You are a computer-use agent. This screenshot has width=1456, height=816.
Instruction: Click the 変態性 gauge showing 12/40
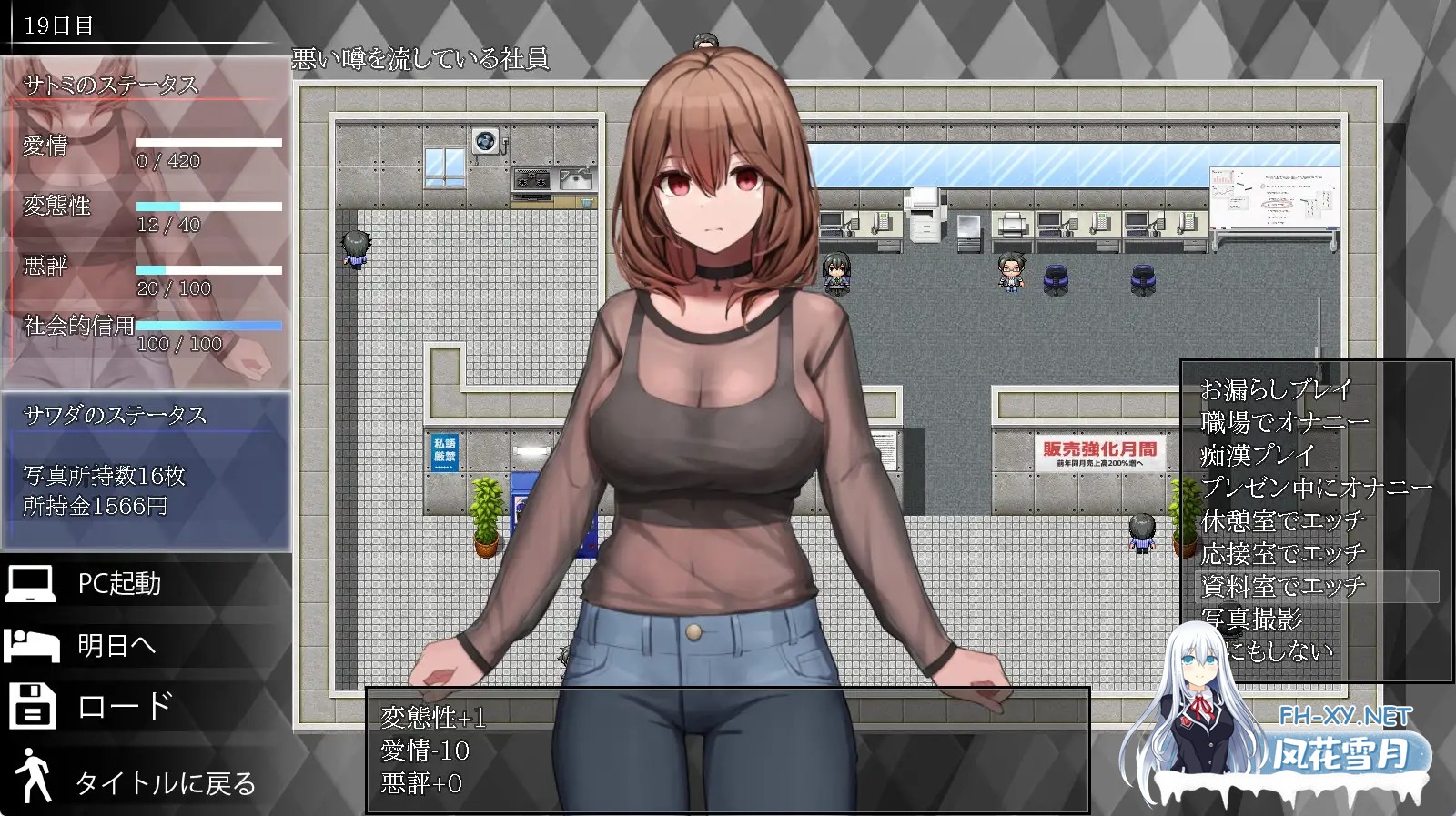tap(207, 205)
